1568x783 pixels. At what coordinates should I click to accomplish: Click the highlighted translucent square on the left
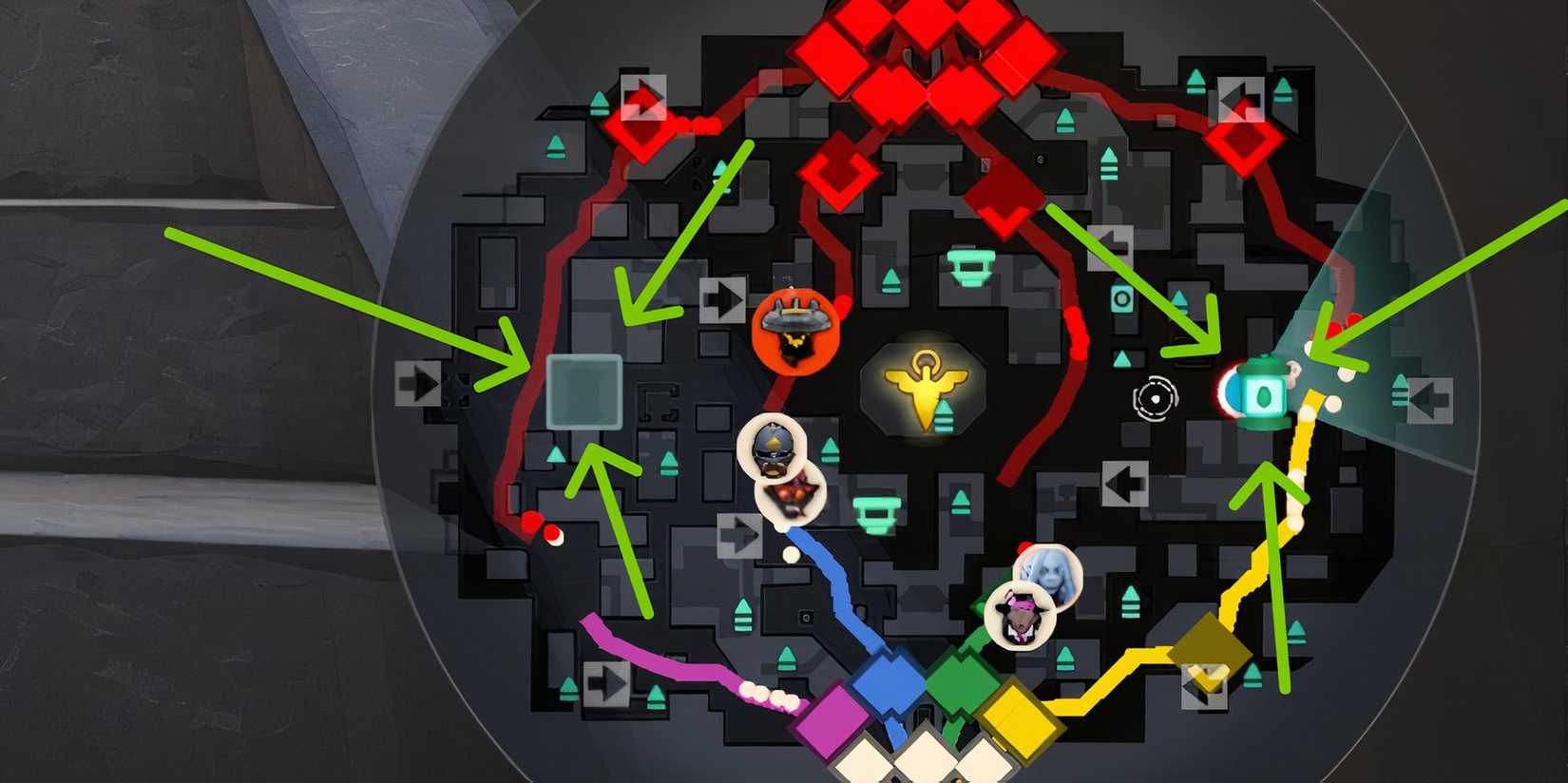583,391
